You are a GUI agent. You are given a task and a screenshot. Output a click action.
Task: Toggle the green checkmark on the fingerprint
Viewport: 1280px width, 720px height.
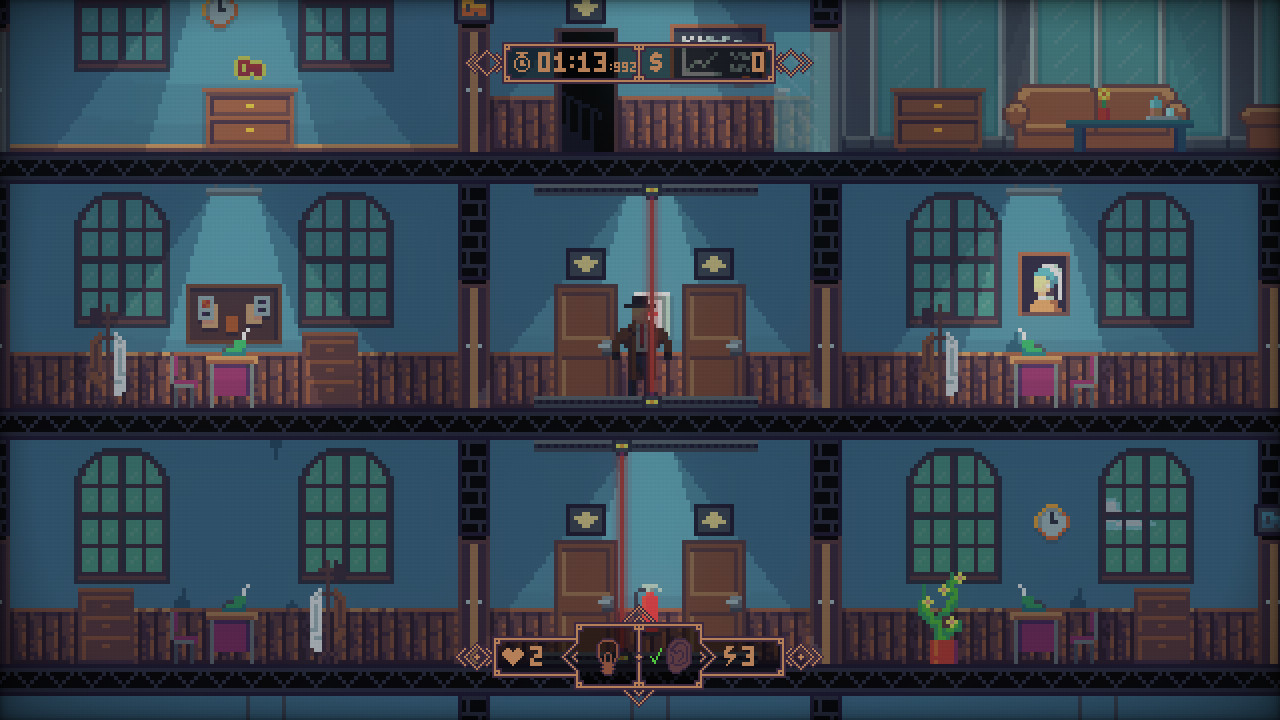click(x=656, y=655)
